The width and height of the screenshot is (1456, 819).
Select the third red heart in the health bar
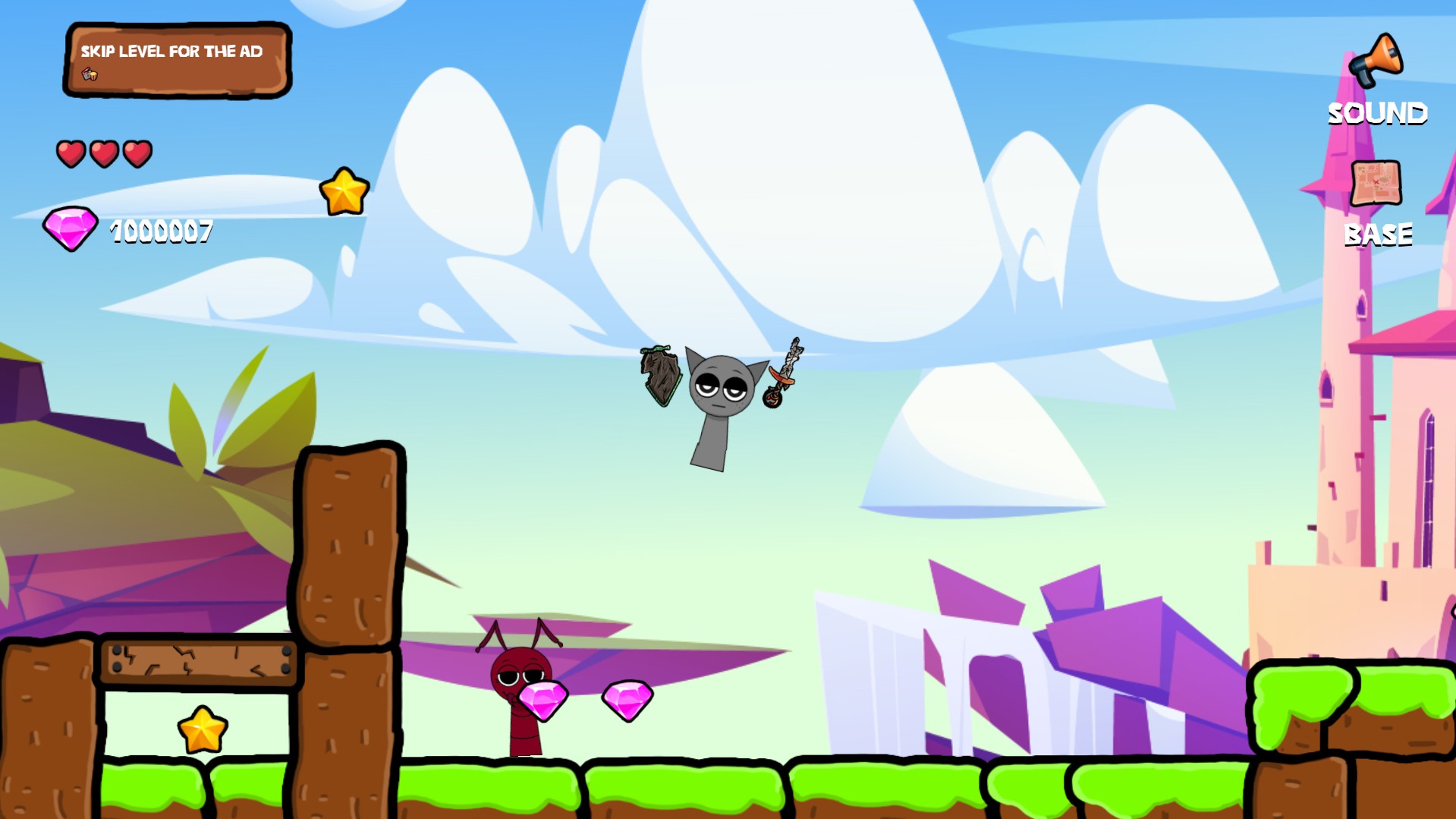coord(137,153)
